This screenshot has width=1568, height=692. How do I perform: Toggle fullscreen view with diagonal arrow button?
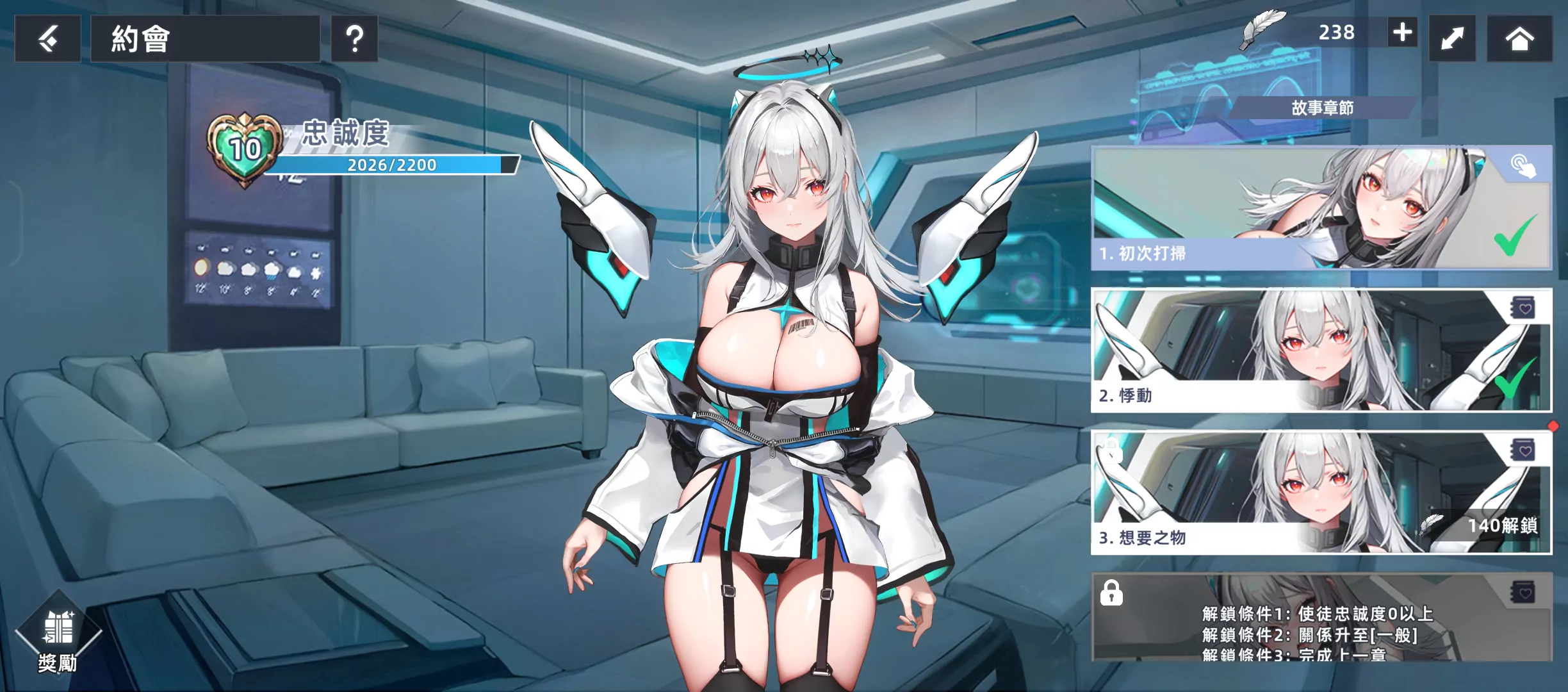(1452, 39)
